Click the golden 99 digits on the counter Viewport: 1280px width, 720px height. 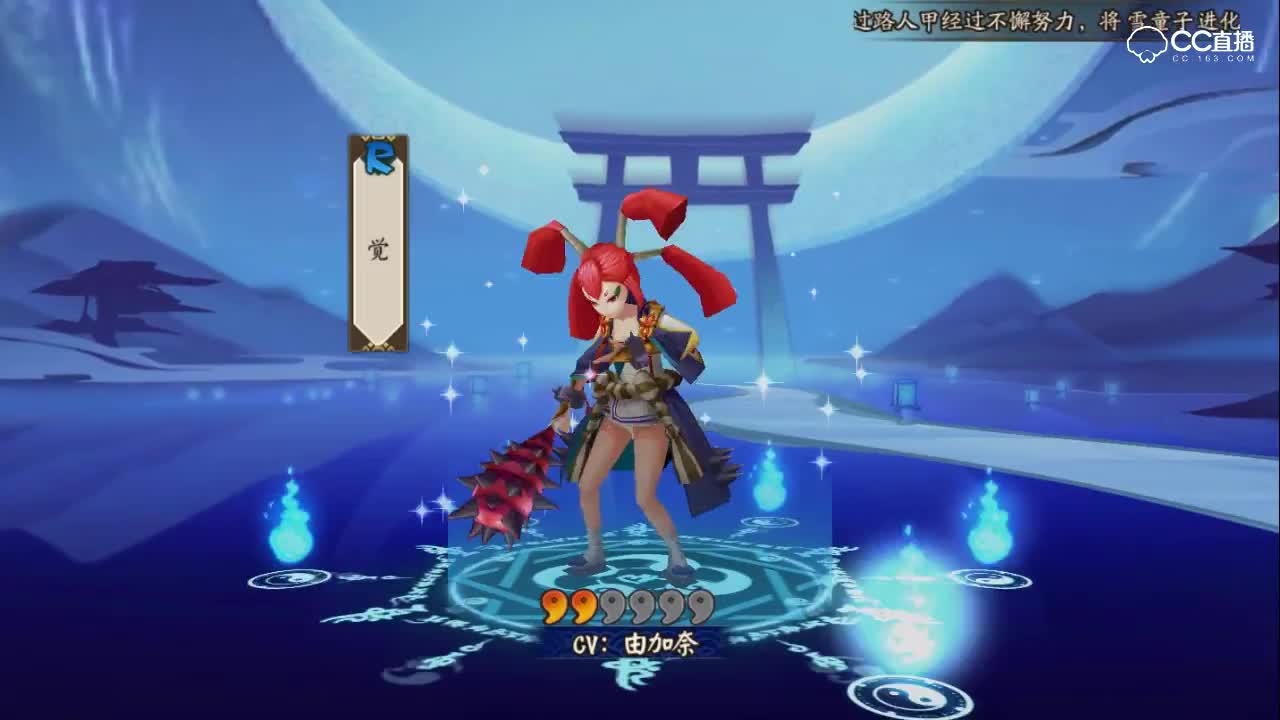click(562, 607)
